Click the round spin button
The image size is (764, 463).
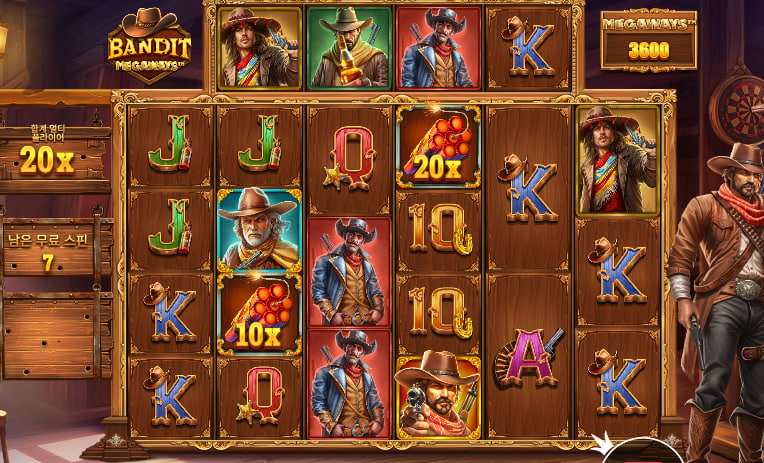coord(641,453)
